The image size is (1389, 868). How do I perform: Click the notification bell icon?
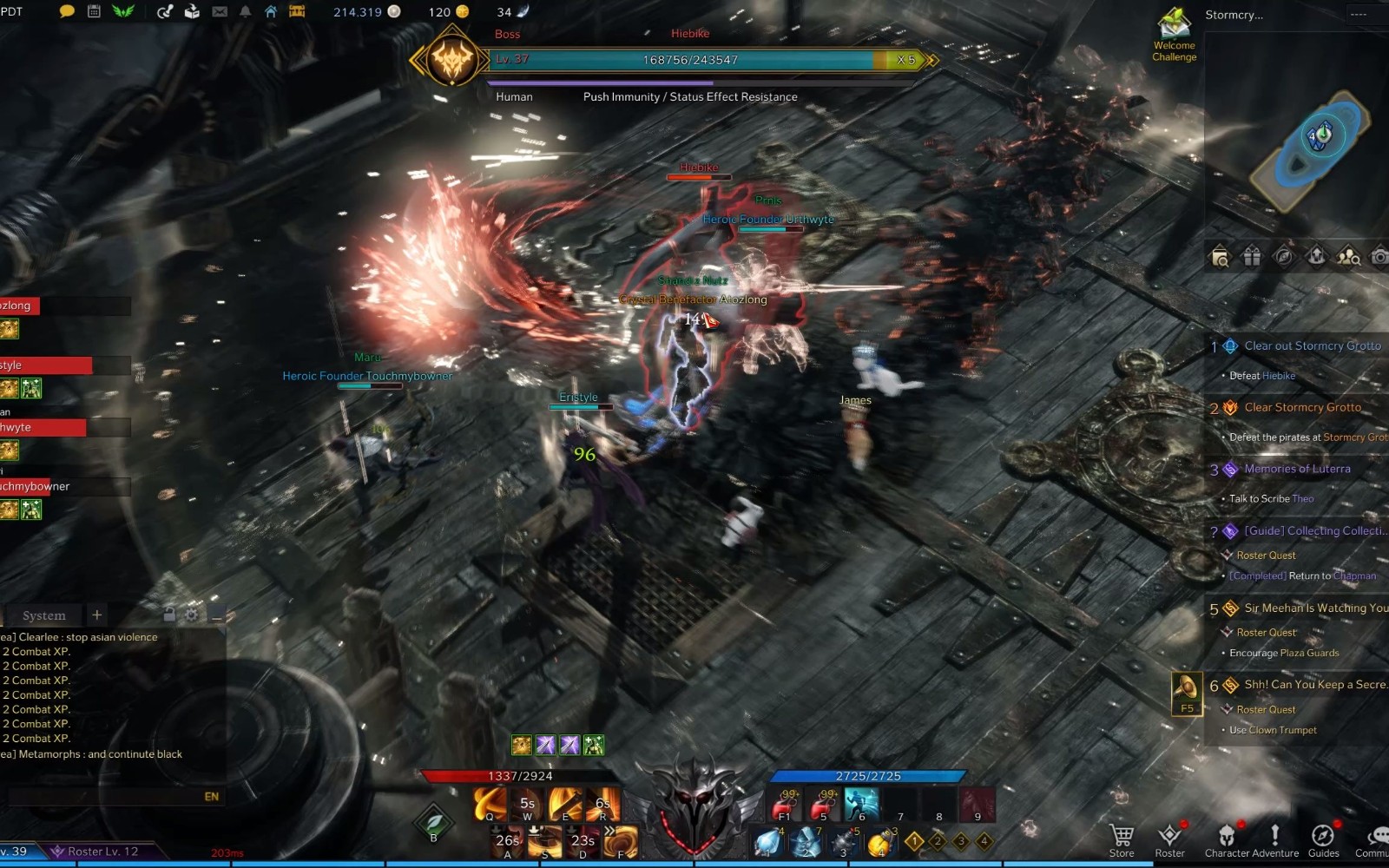click(x=245, y=11)
